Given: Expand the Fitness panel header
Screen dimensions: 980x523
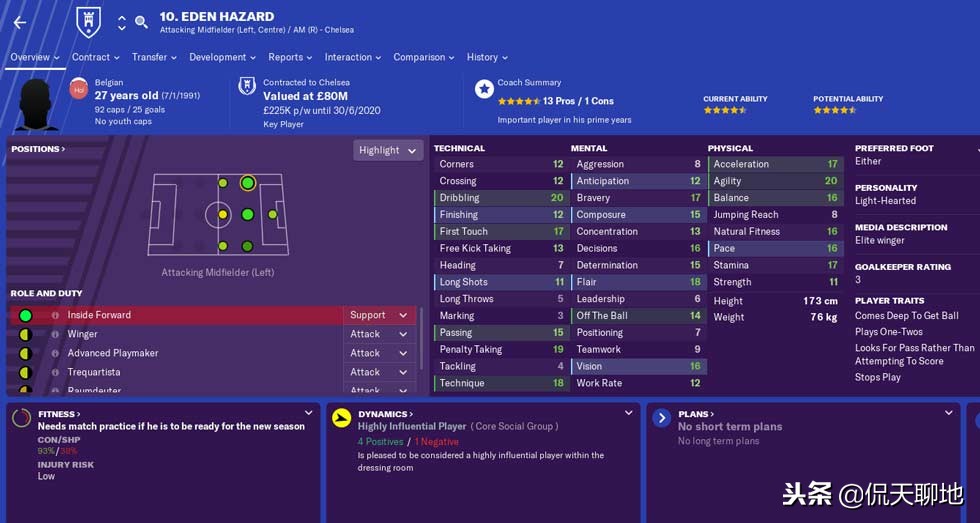Looking at the screenshot, I should click(x=60, y=414).
